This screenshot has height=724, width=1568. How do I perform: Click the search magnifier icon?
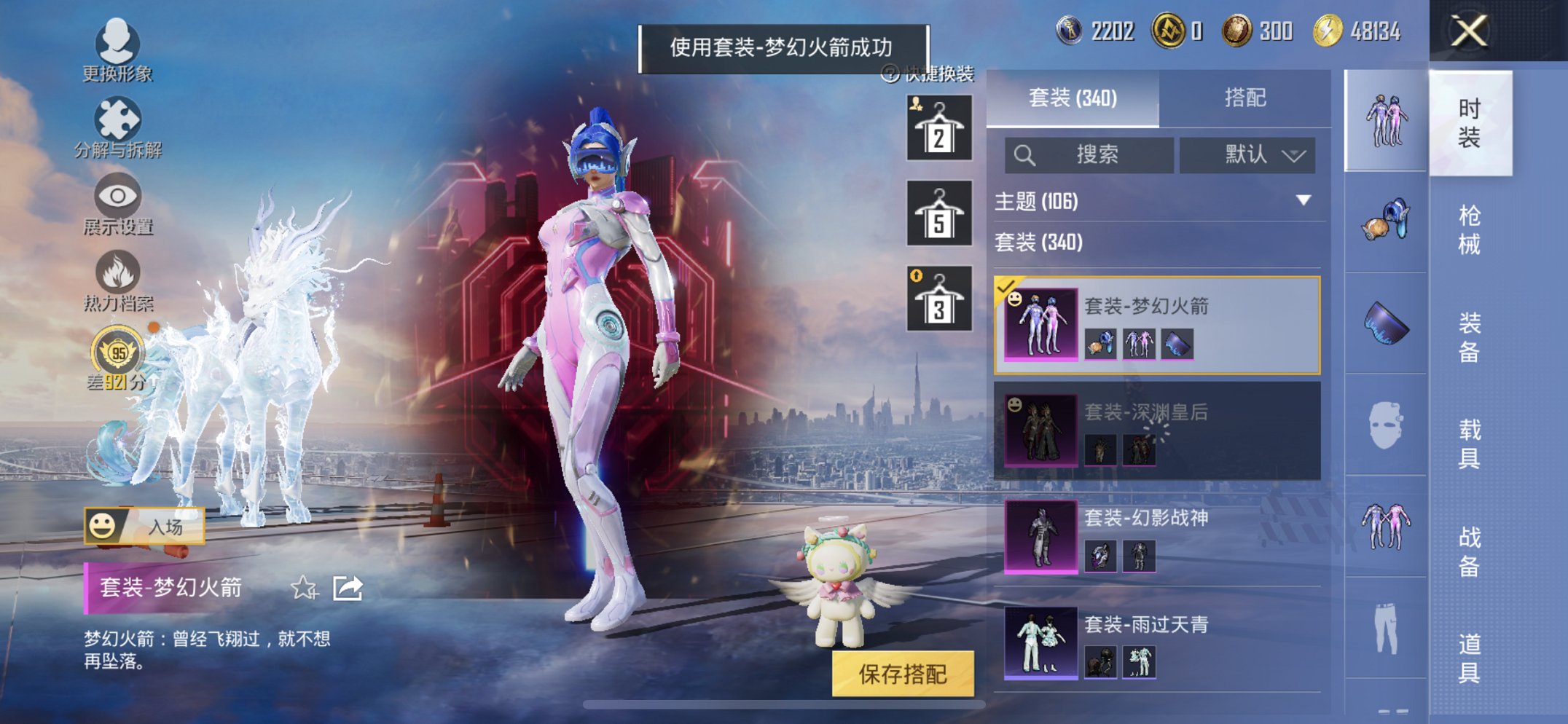coord(1025,154)
